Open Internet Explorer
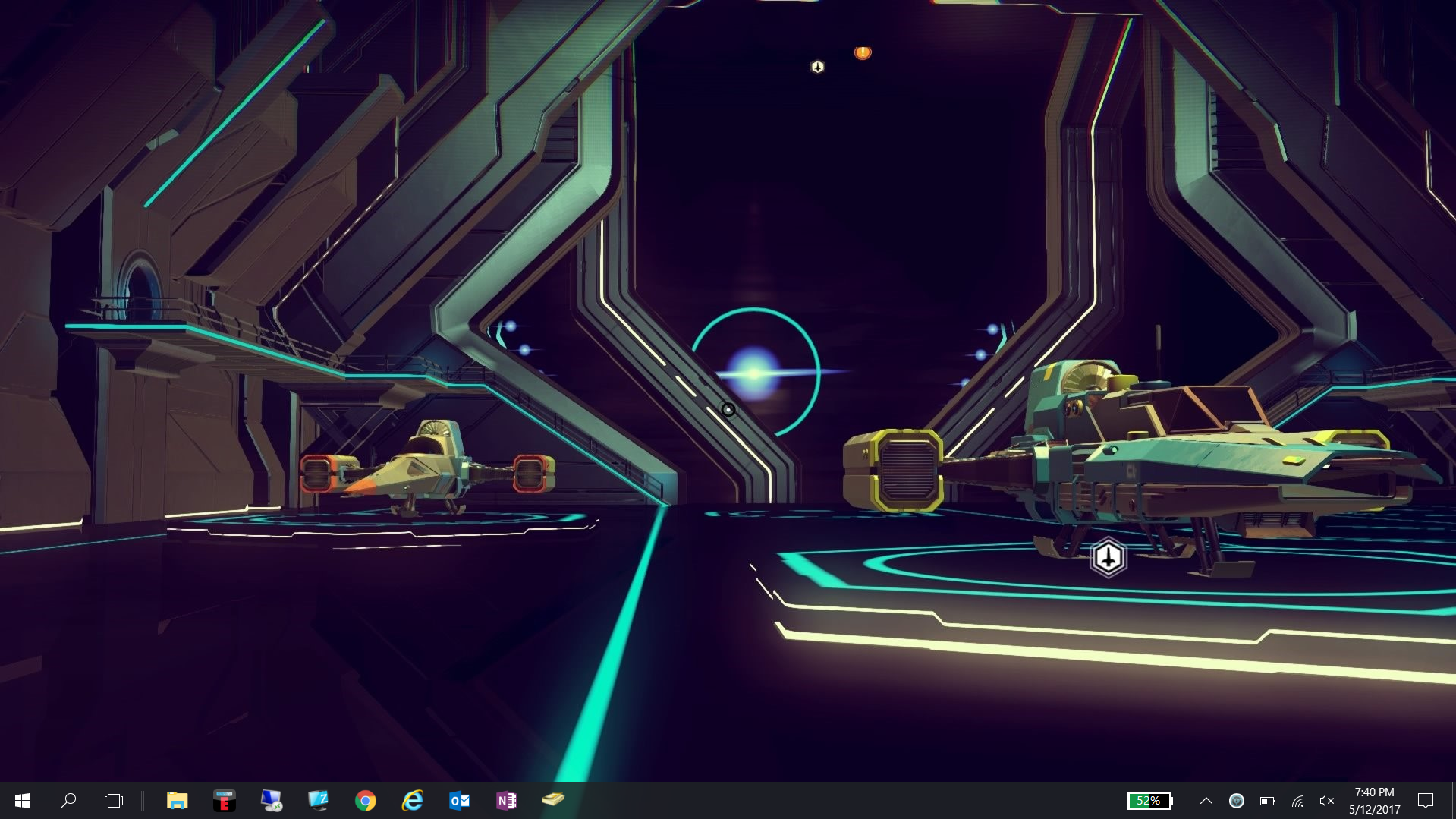Image resolution: width=1456 pixels, height=819 pixels. point(412,800)
